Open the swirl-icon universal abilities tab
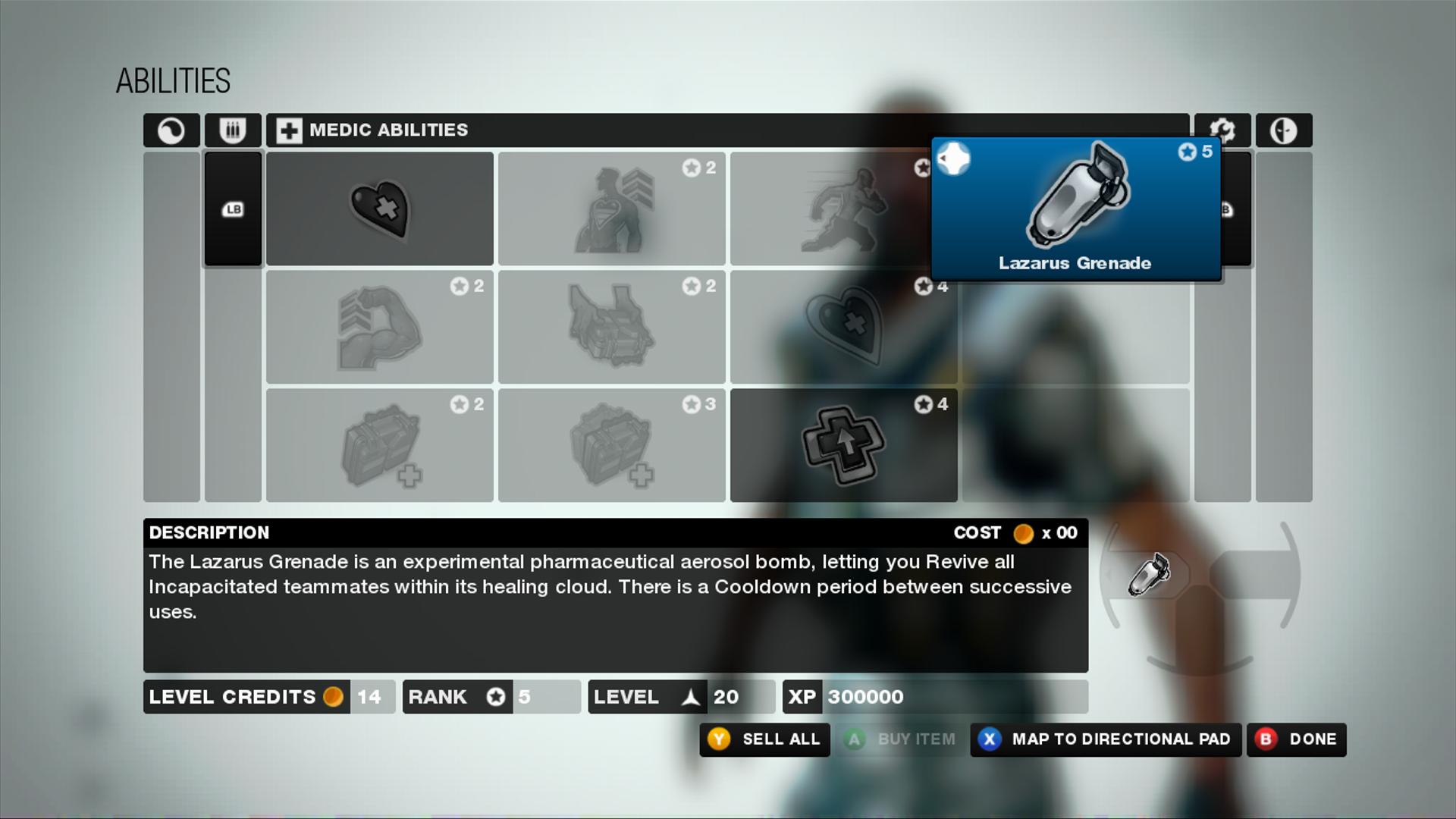Screen dimensions: 1456x819 click(171, 130)
